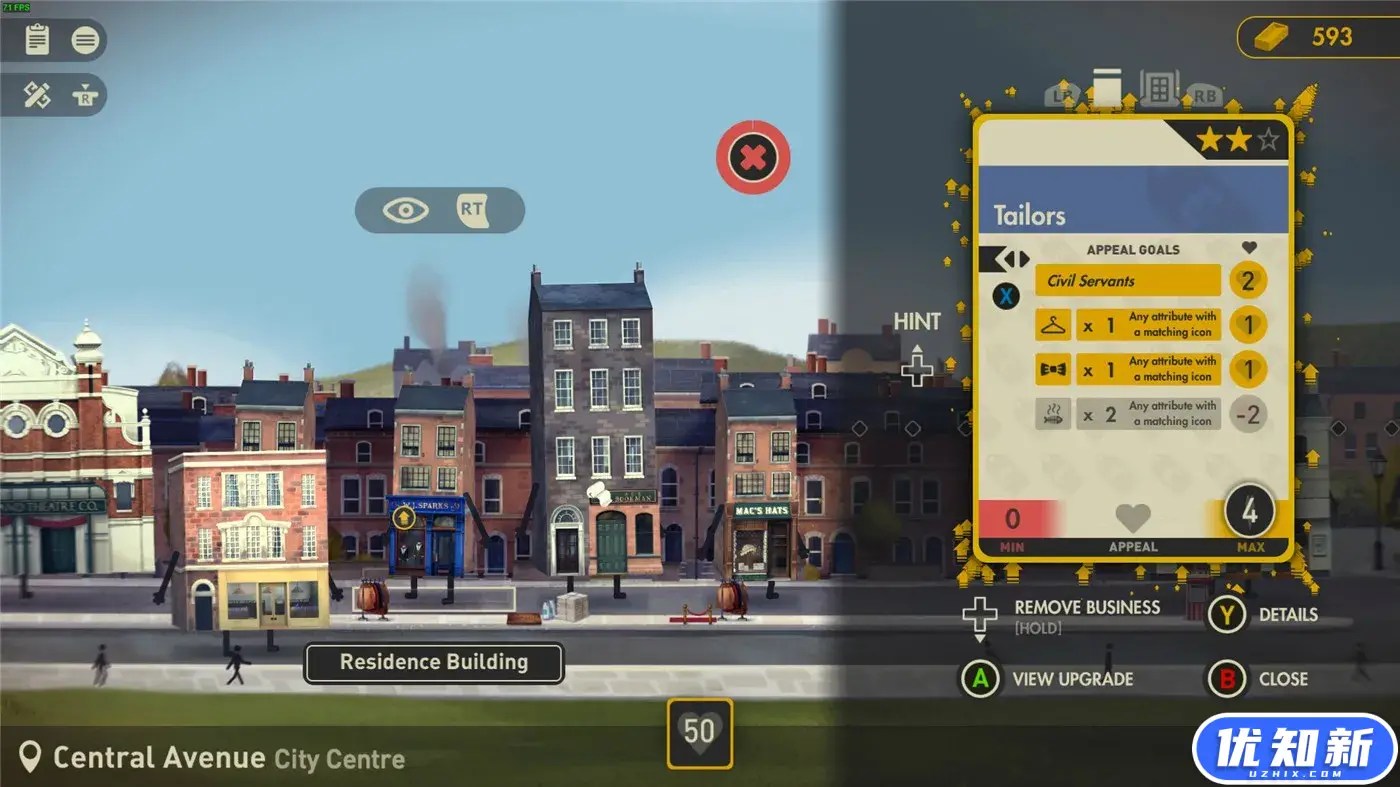The height and width of the screenshot is (787, 1400).
Task: Select the Tailors business card
Action: click(x=1133, y=215)
